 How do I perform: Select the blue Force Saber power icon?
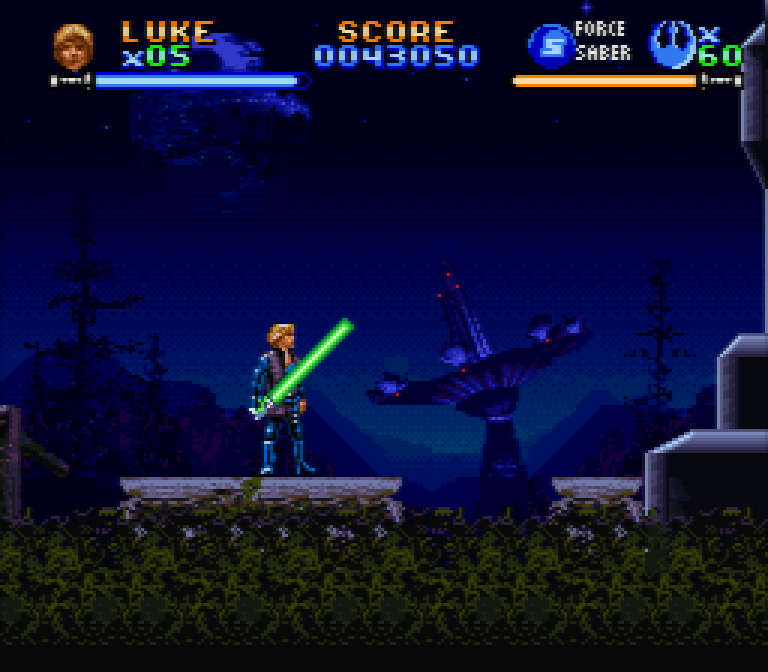pos(549,45)
